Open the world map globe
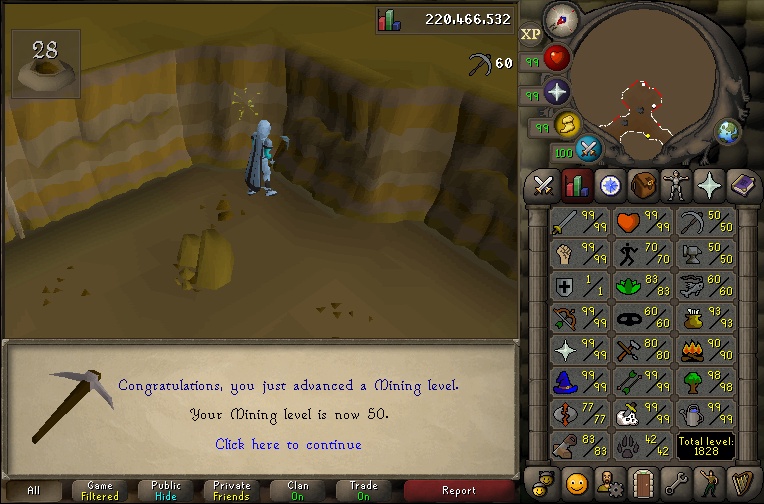 tap(727, 131)
